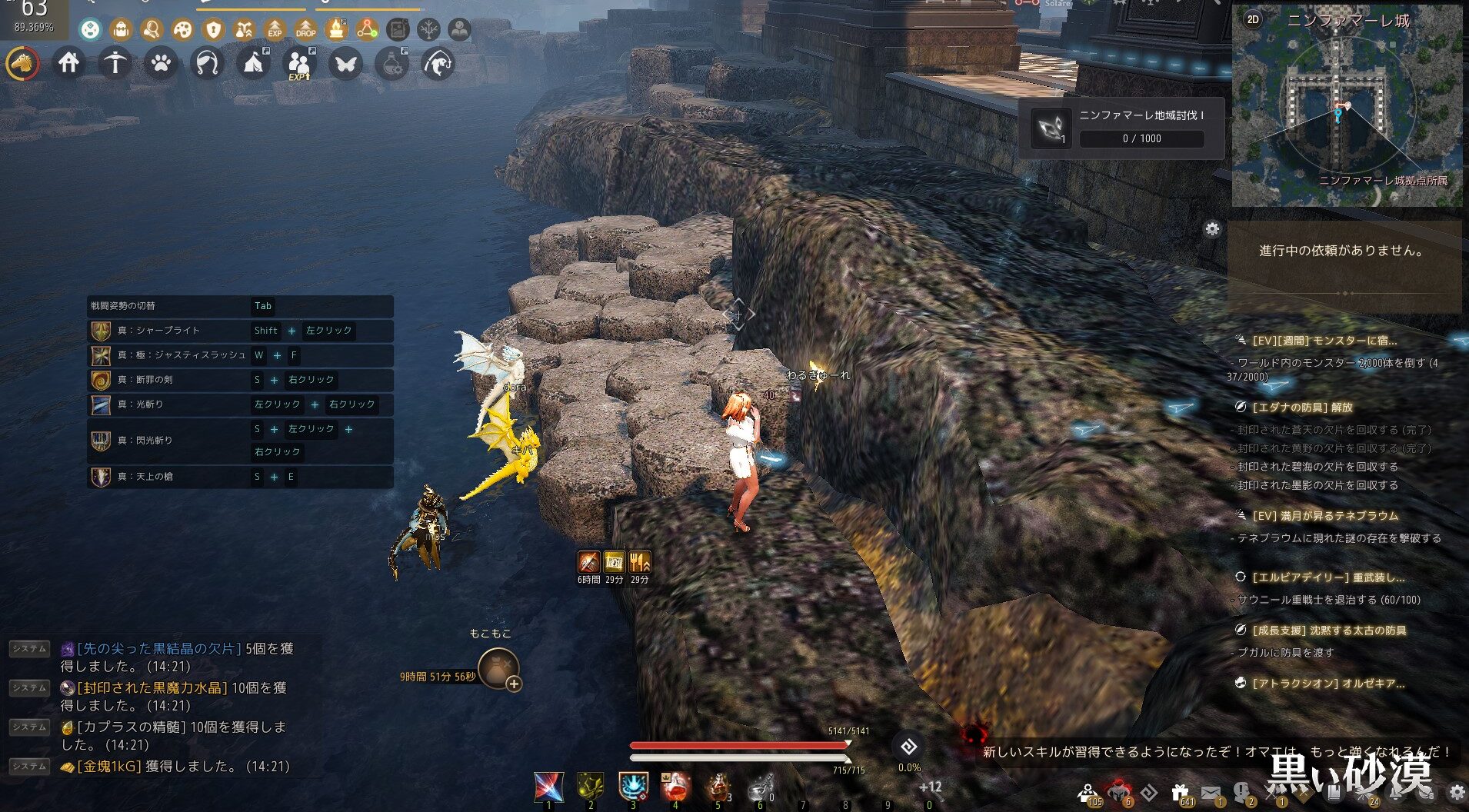This screenshot has width=1469, height=812.
Task: Open the gift box rewards icon
Action: (1179, 792)
